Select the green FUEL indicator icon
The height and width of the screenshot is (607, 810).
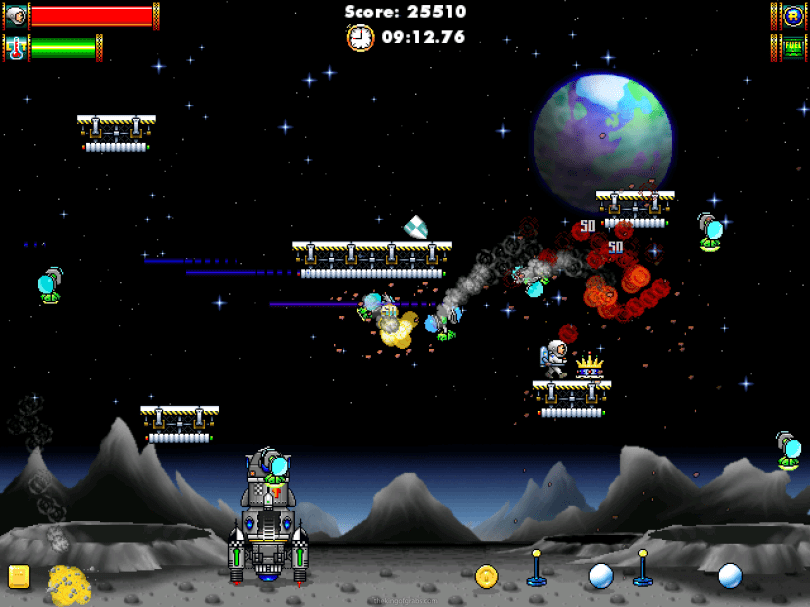791,46
